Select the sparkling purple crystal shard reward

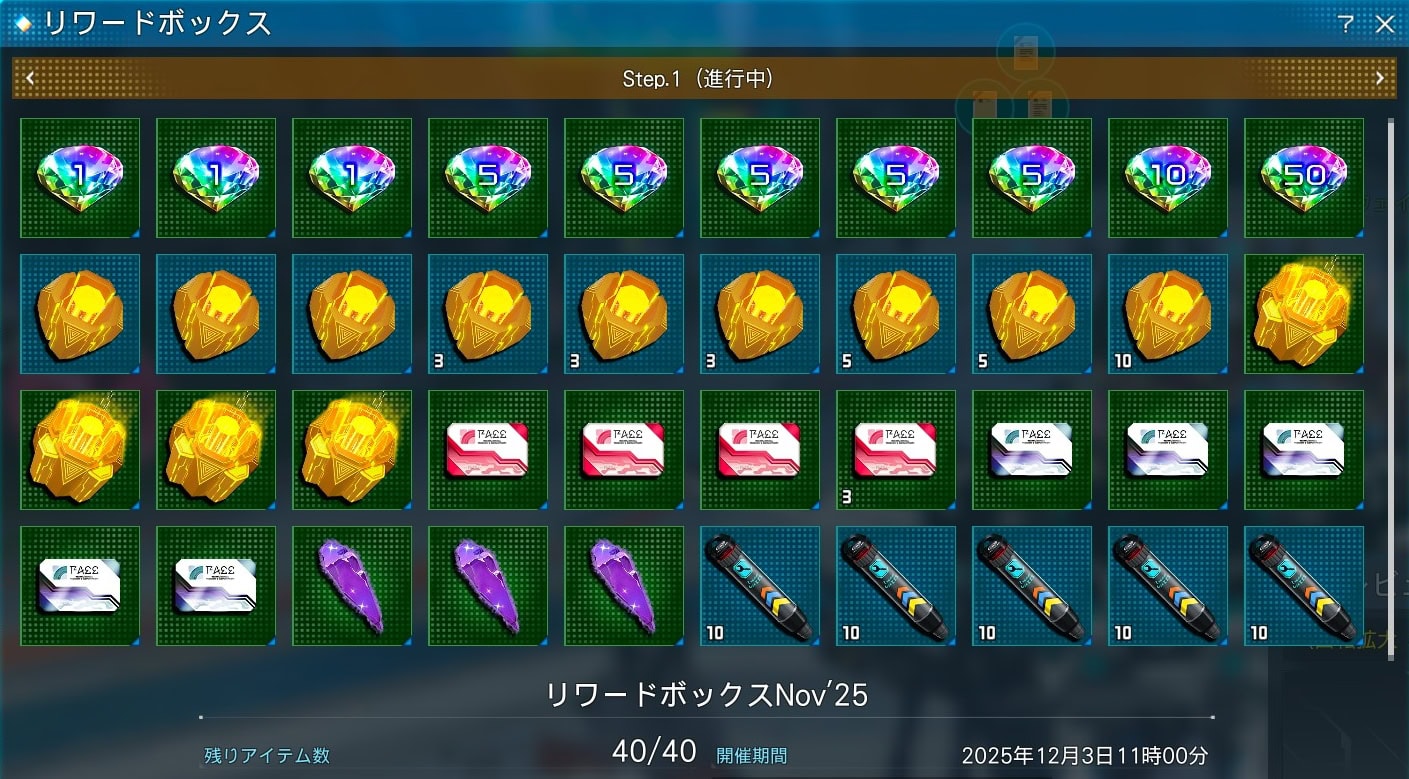pyautogui.click(x=351, y=586)
